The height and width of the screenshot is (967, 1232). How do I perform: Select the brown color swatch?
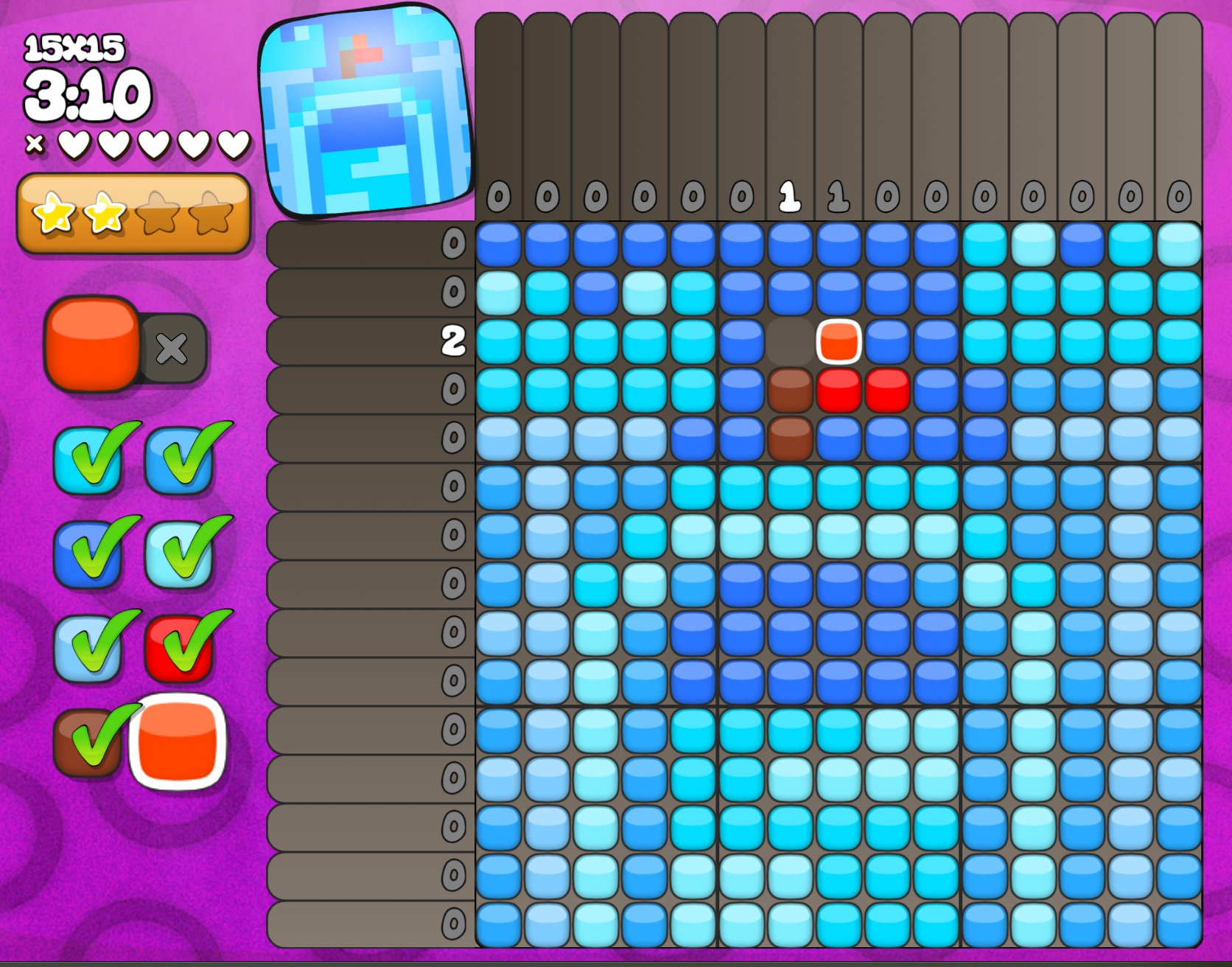pyautogui.click(x=88, y=742)
